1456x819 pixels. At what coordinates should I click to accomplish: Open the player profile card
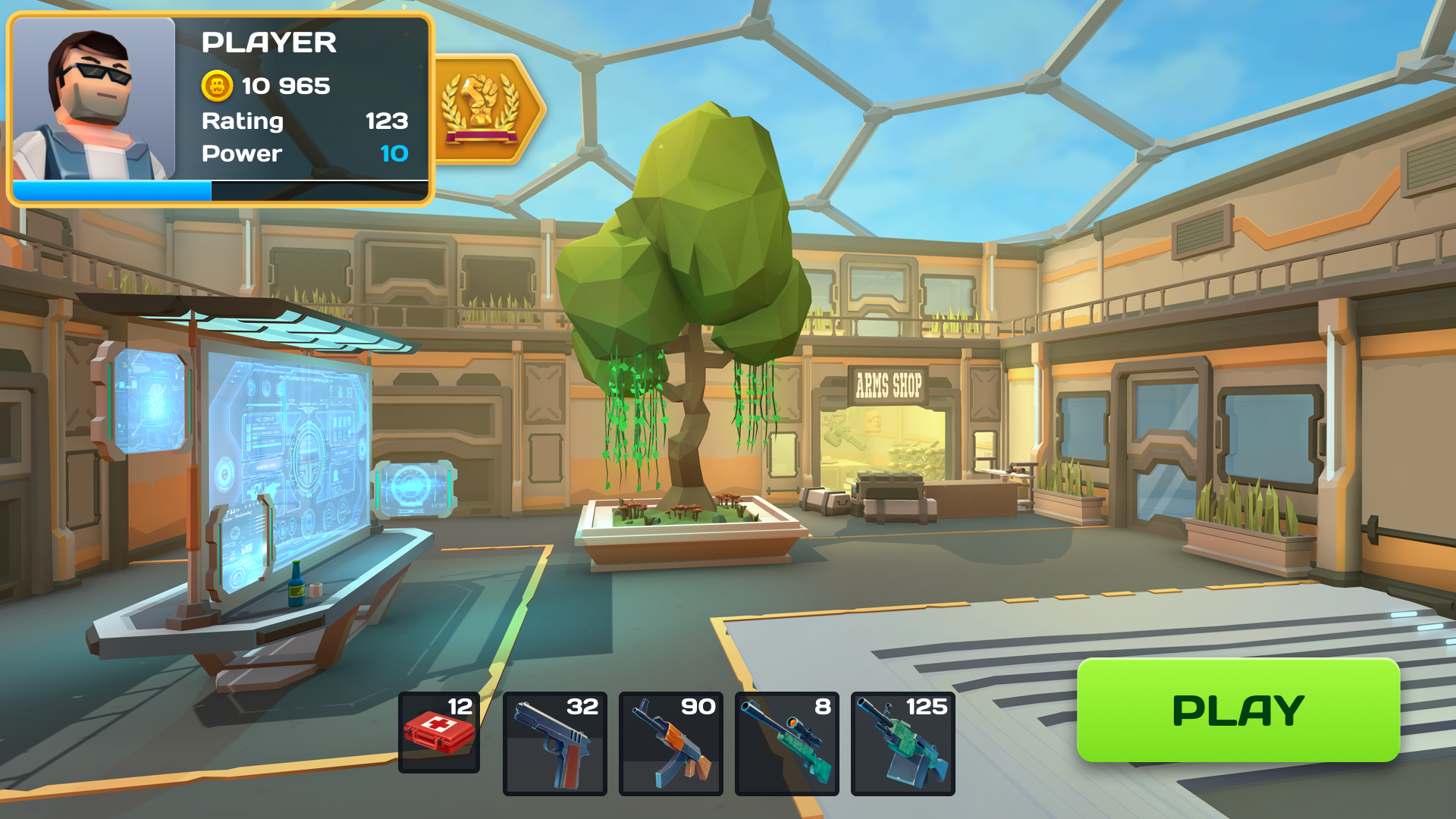[220, 106]
